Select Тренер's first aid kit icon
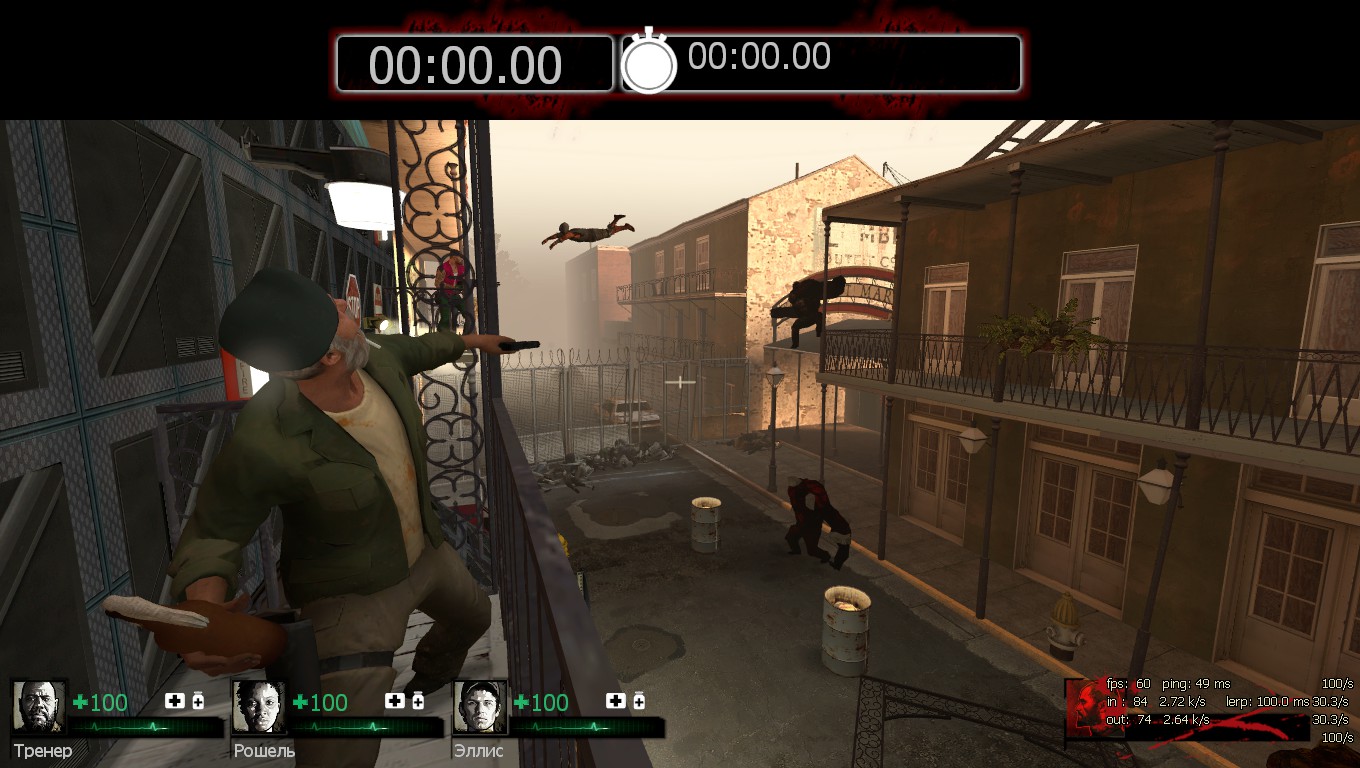 [174, 701]
